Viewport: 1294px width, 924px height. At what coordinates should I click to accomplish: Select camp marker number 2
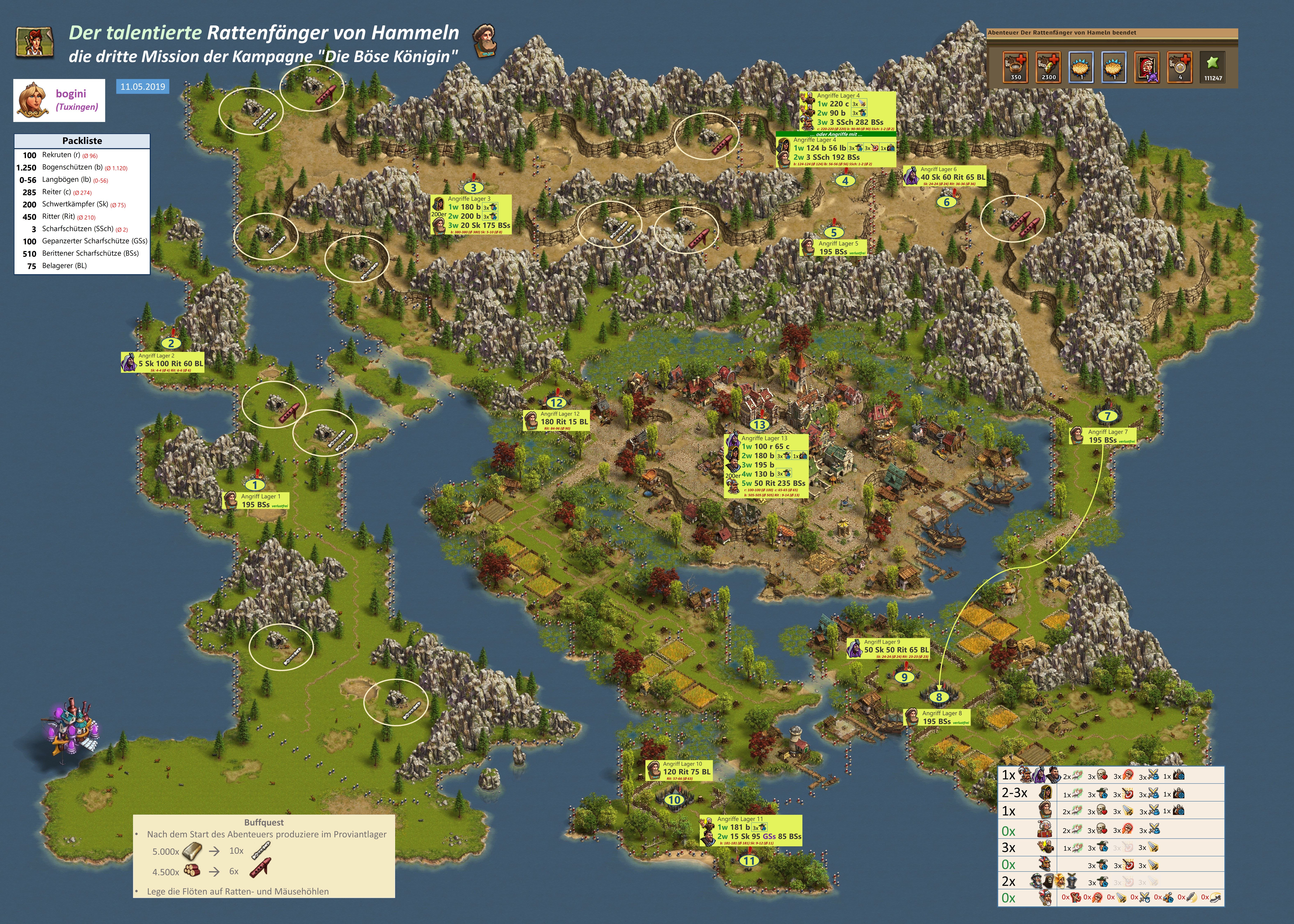171,343
